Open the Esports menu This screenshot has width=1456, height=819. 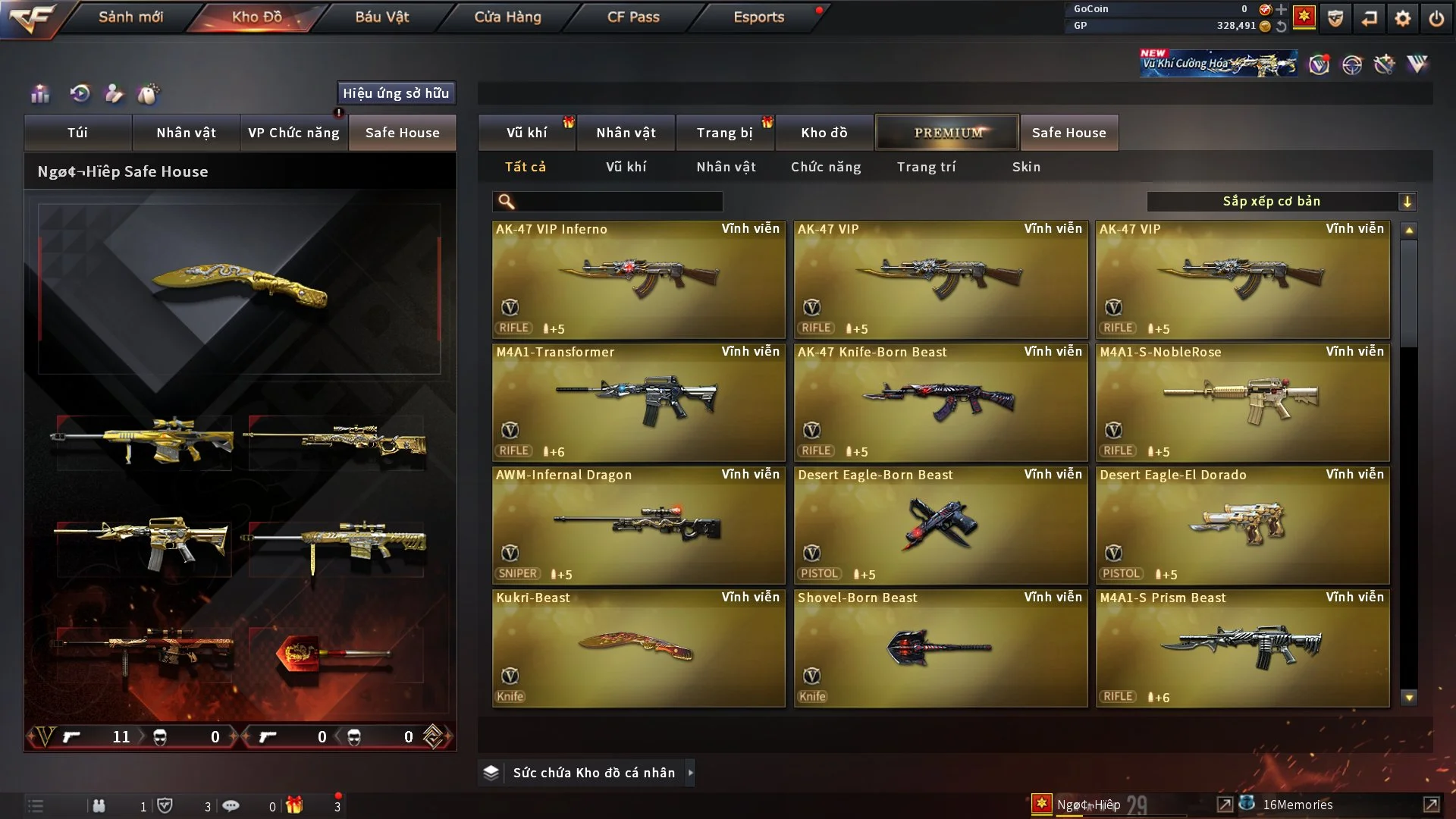click(x=758, y=17)
